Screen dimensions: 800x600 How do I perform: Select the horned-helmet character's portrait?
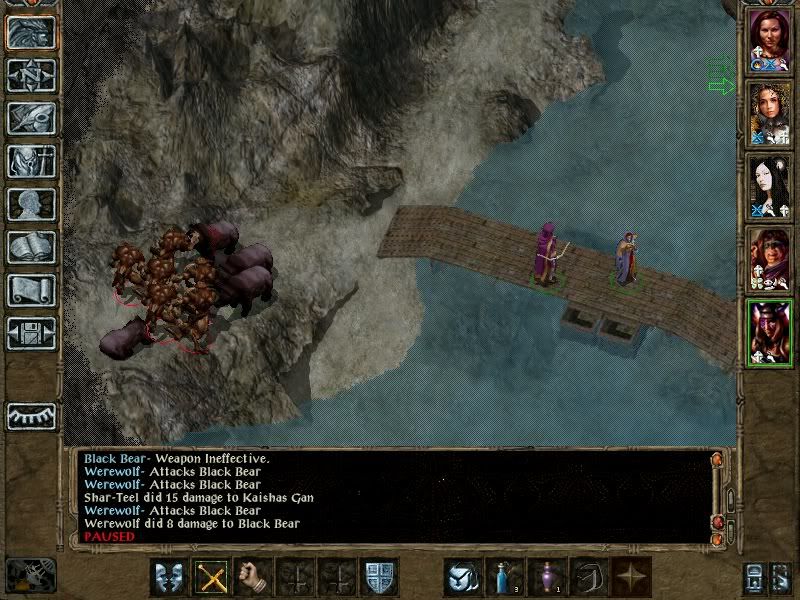[x=770, y=333]
